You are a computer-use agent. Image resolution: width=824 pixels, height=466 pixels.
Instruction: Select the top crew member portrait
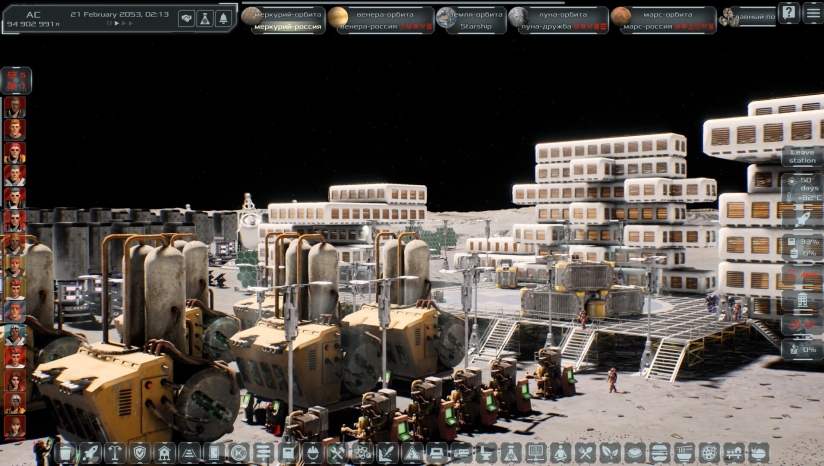tap(15, 105)
